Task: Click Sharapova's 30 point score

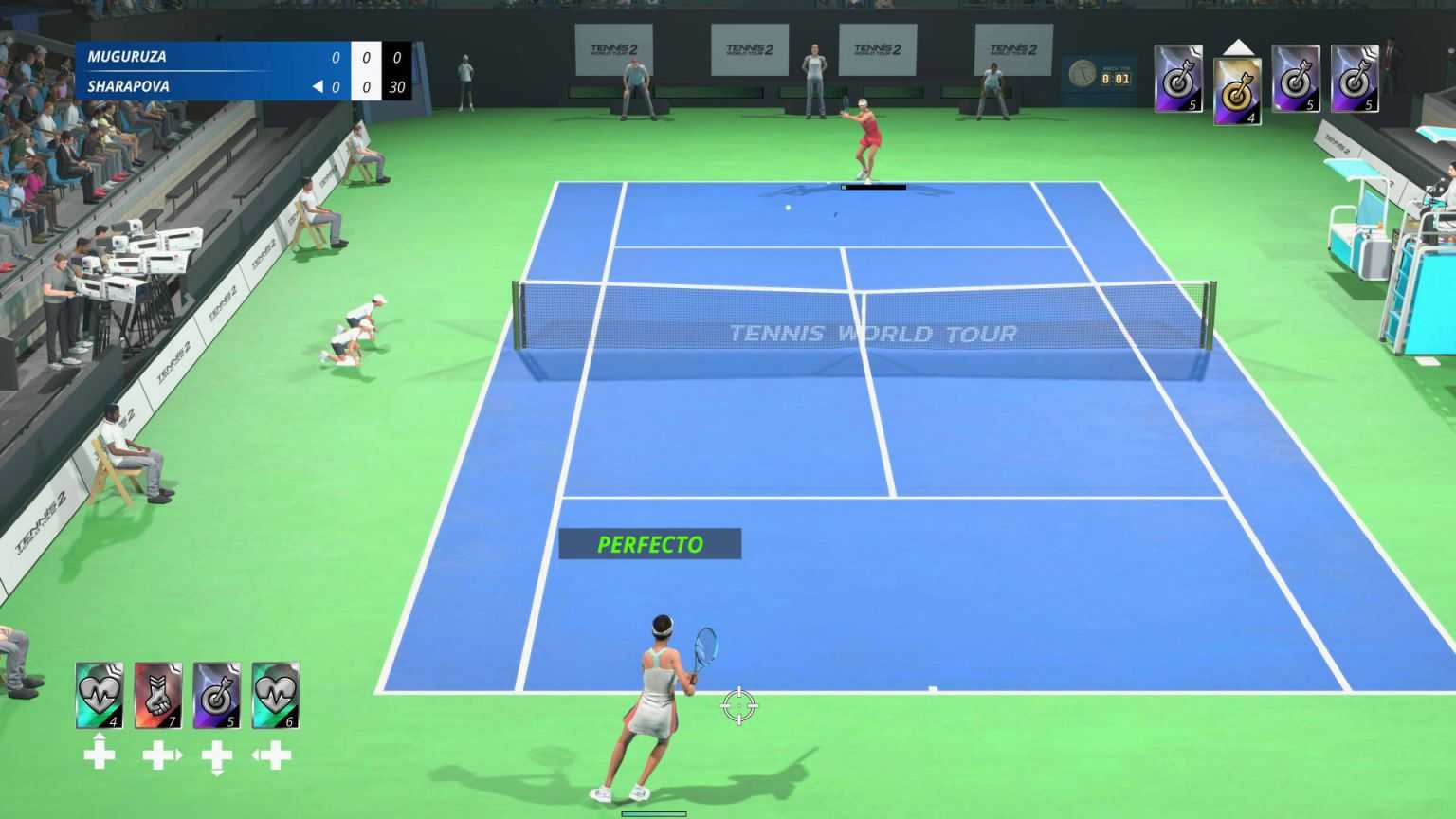Action: [x=396, y=86]
